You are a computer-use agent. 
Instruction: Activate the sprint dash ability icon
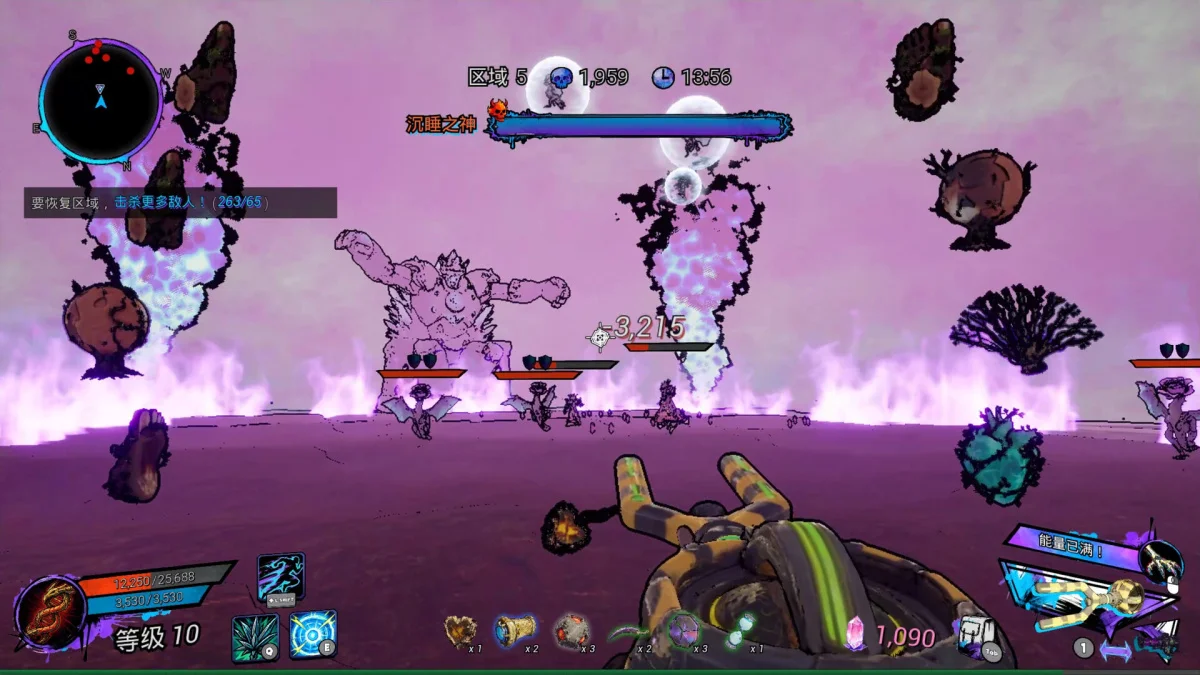(x=280, y=577)
